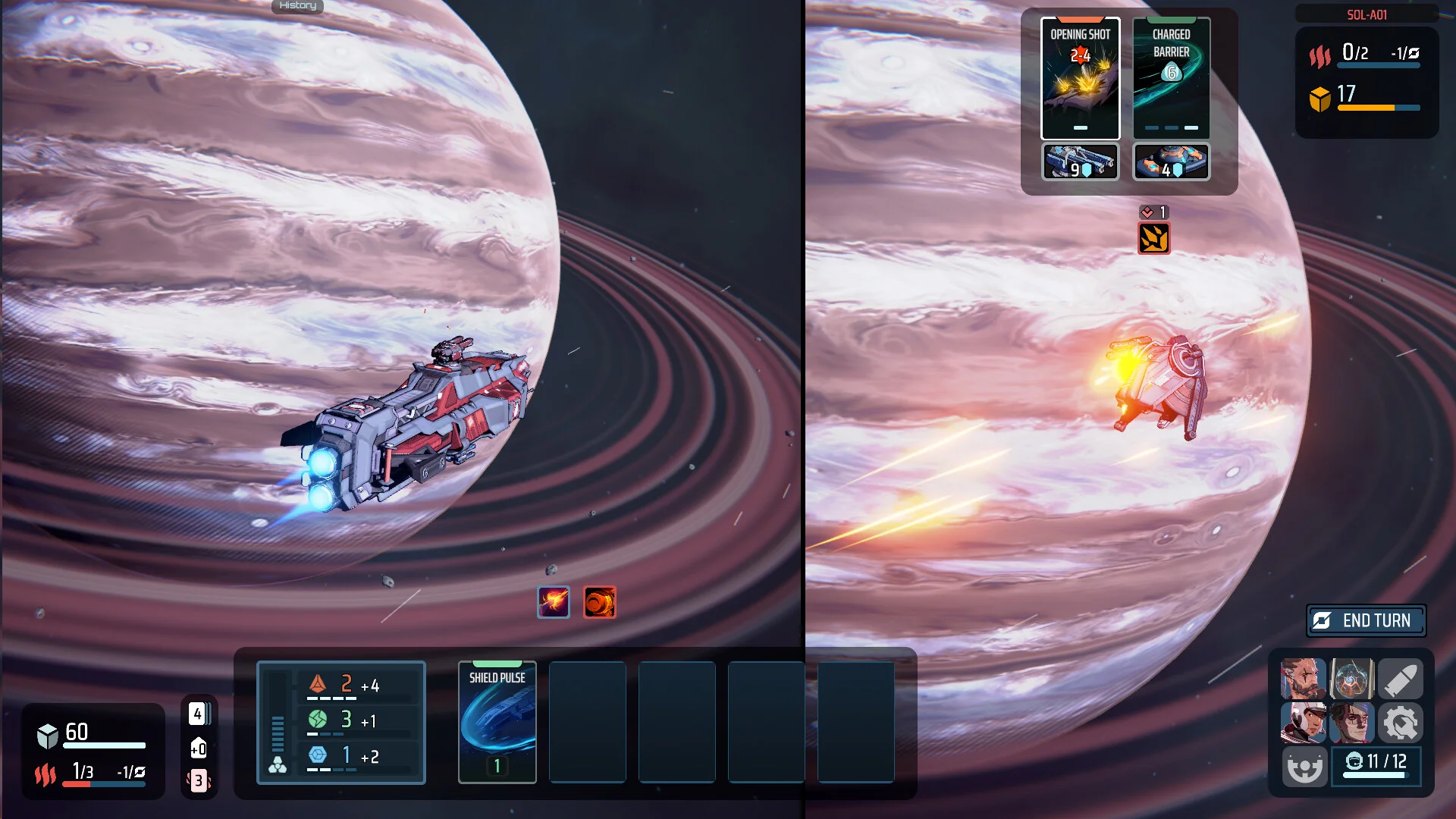Select the enemy shield generator module
The image size is (1456, 819).
pyautogui.click(x=1171, y=162)
